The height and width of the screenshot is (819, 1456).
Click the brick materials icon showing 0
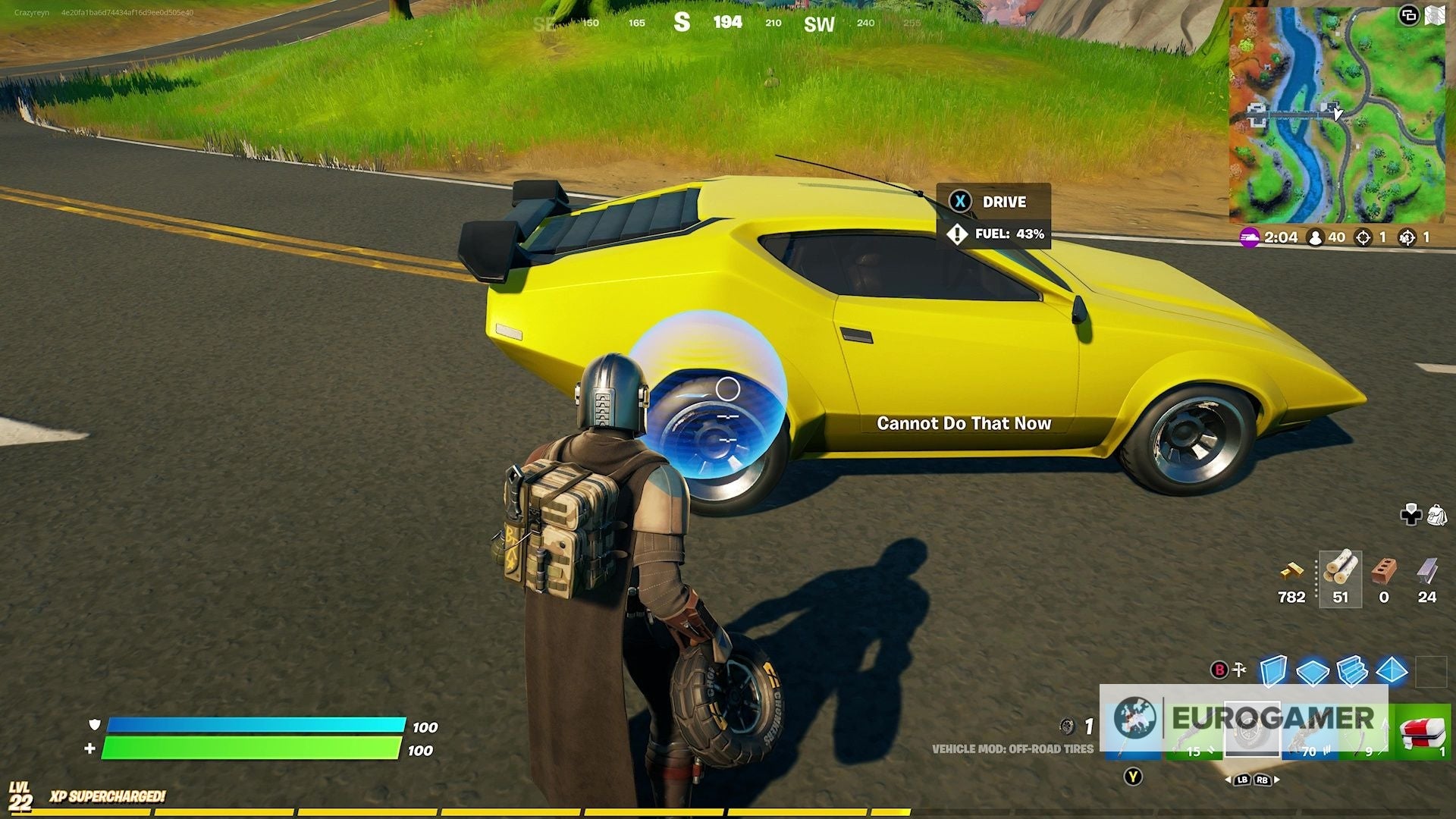pyautogui.click(x=1383, y=570)
